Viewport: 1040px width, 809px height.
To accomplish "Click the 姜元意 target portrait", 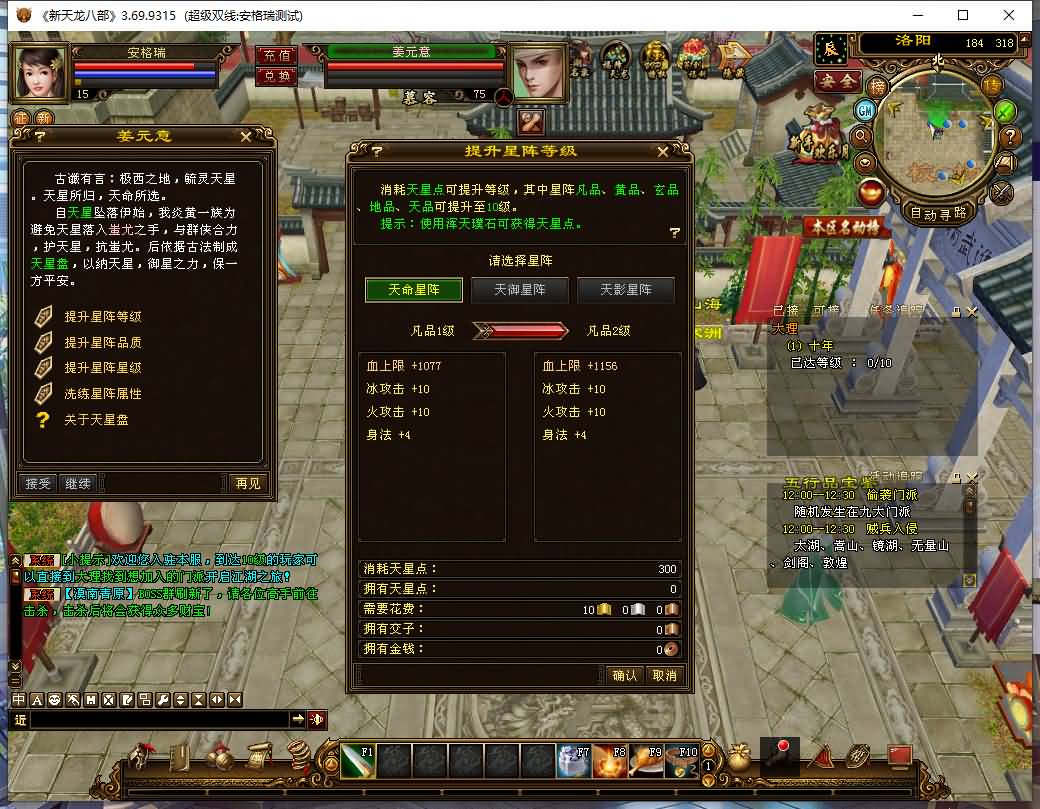I will [540, 71].
